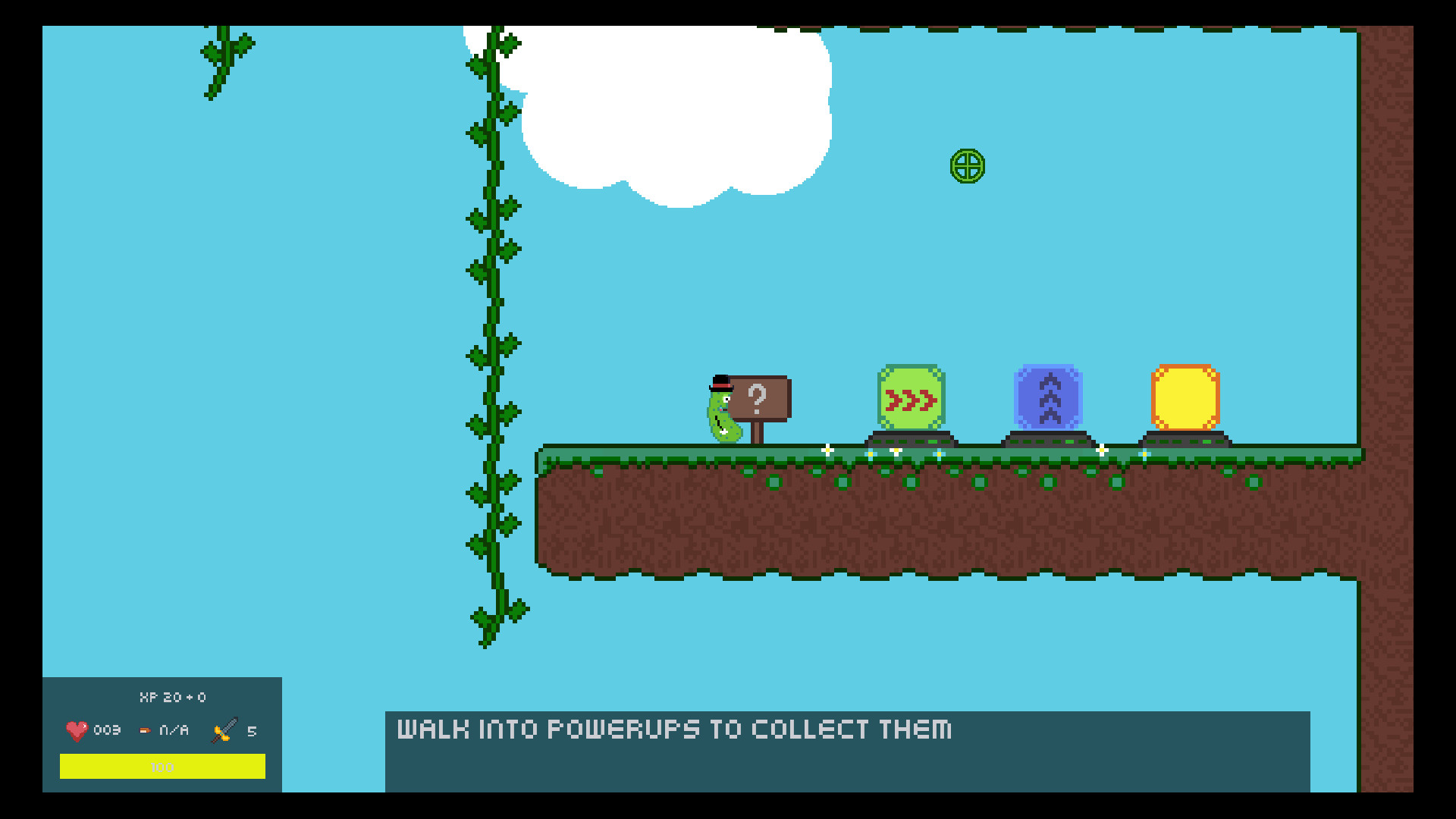Select the tutorial text 'WALK INTO POWERUPS TO COLLECT THEM'
Screen dimensions: 1456x819
[673, 730]
